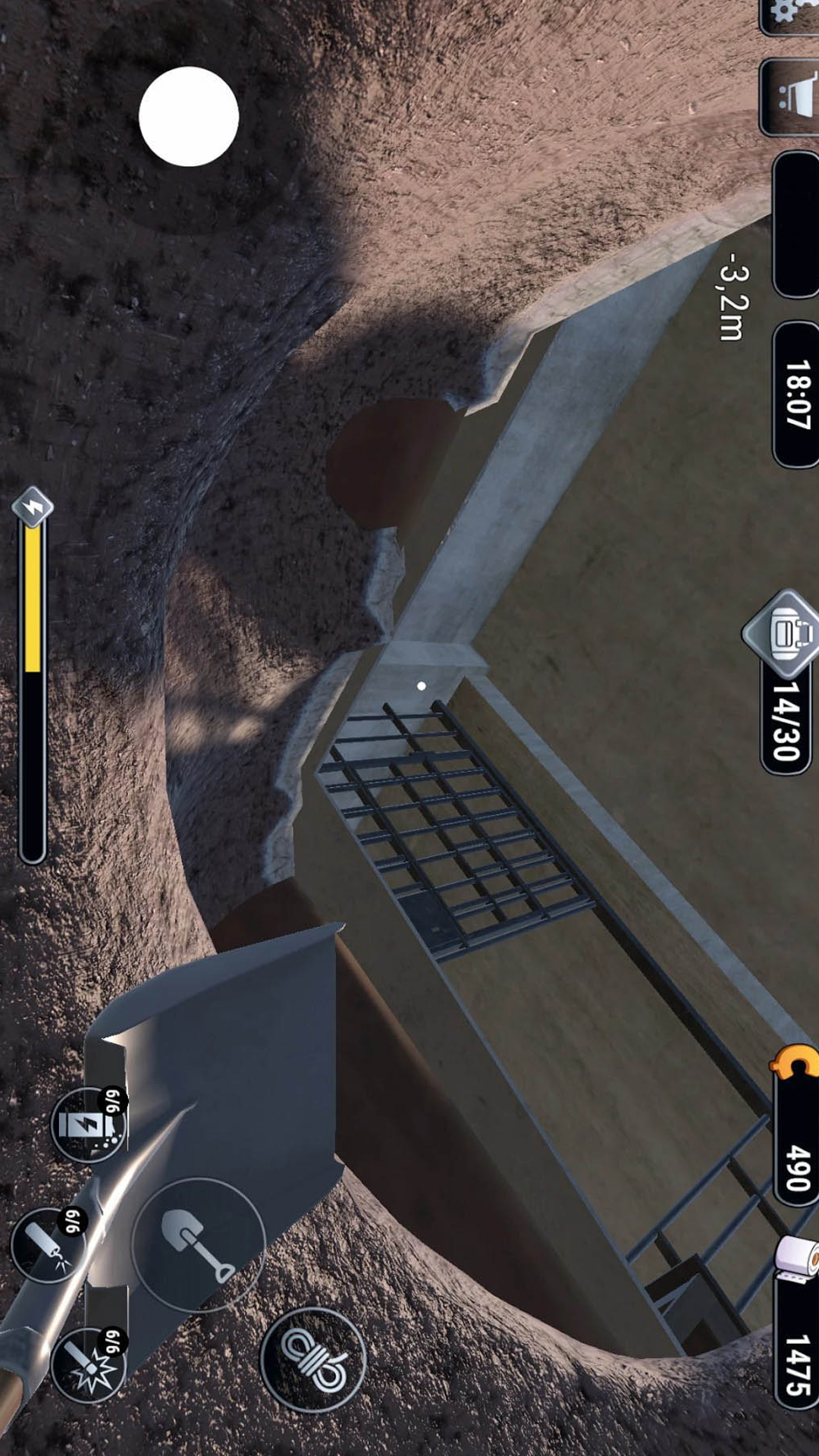The height and width of the screenshot is (1456, 819).
Task: Select the dynamite stick item
Action: pyautogui.click(x=47, y=1245)
